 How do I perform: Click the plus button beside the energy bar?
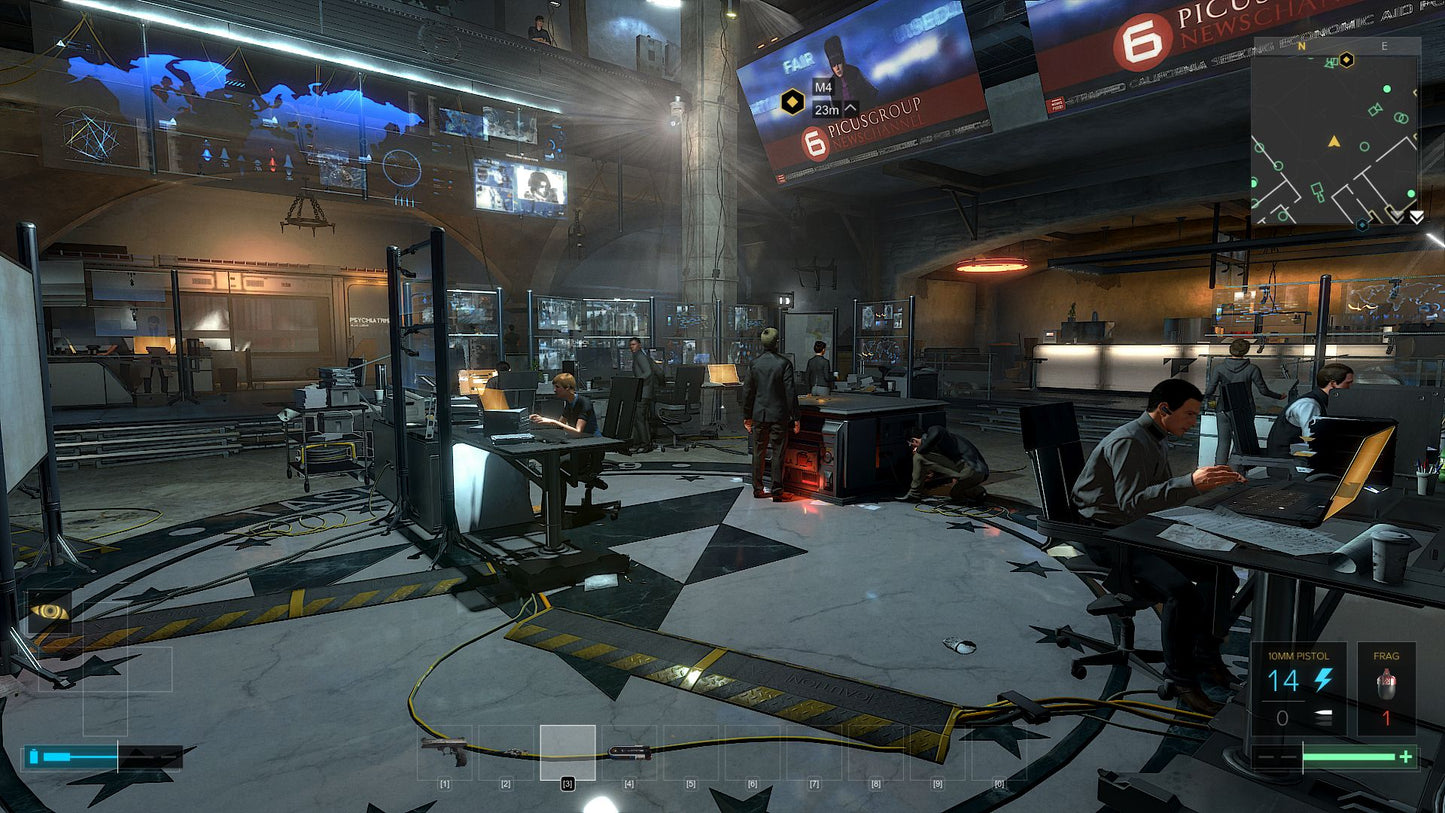[x=1406, y=756]
